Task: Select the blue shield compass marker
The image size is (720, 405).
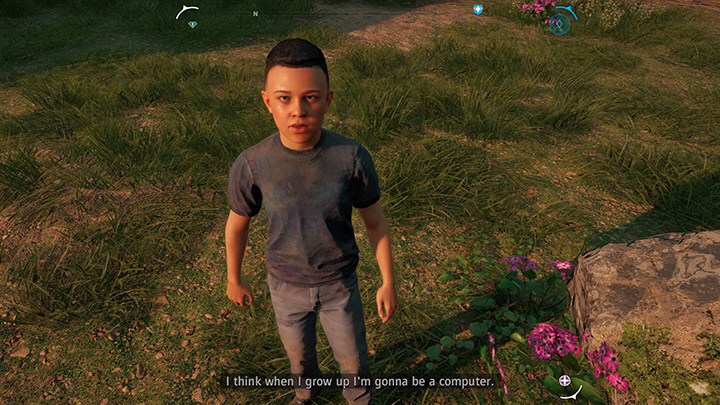Action: click(x=478, y=10)
